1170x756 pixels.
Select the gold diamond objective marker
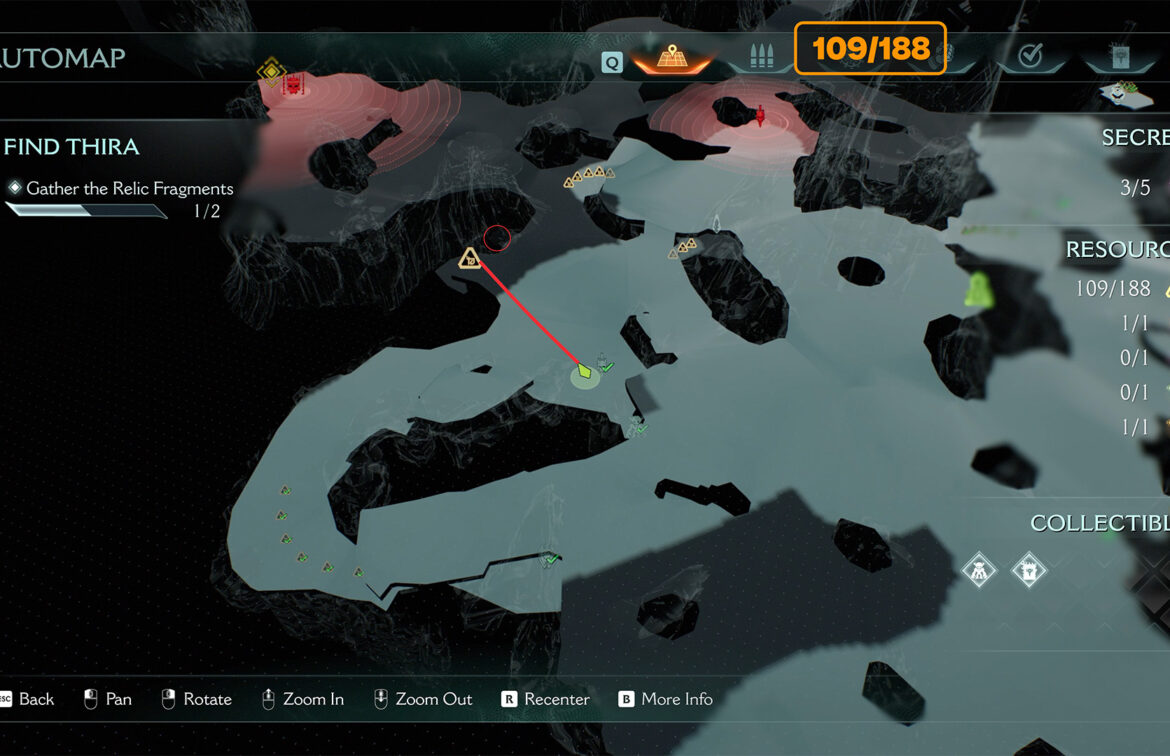click(x=270, y=71)
